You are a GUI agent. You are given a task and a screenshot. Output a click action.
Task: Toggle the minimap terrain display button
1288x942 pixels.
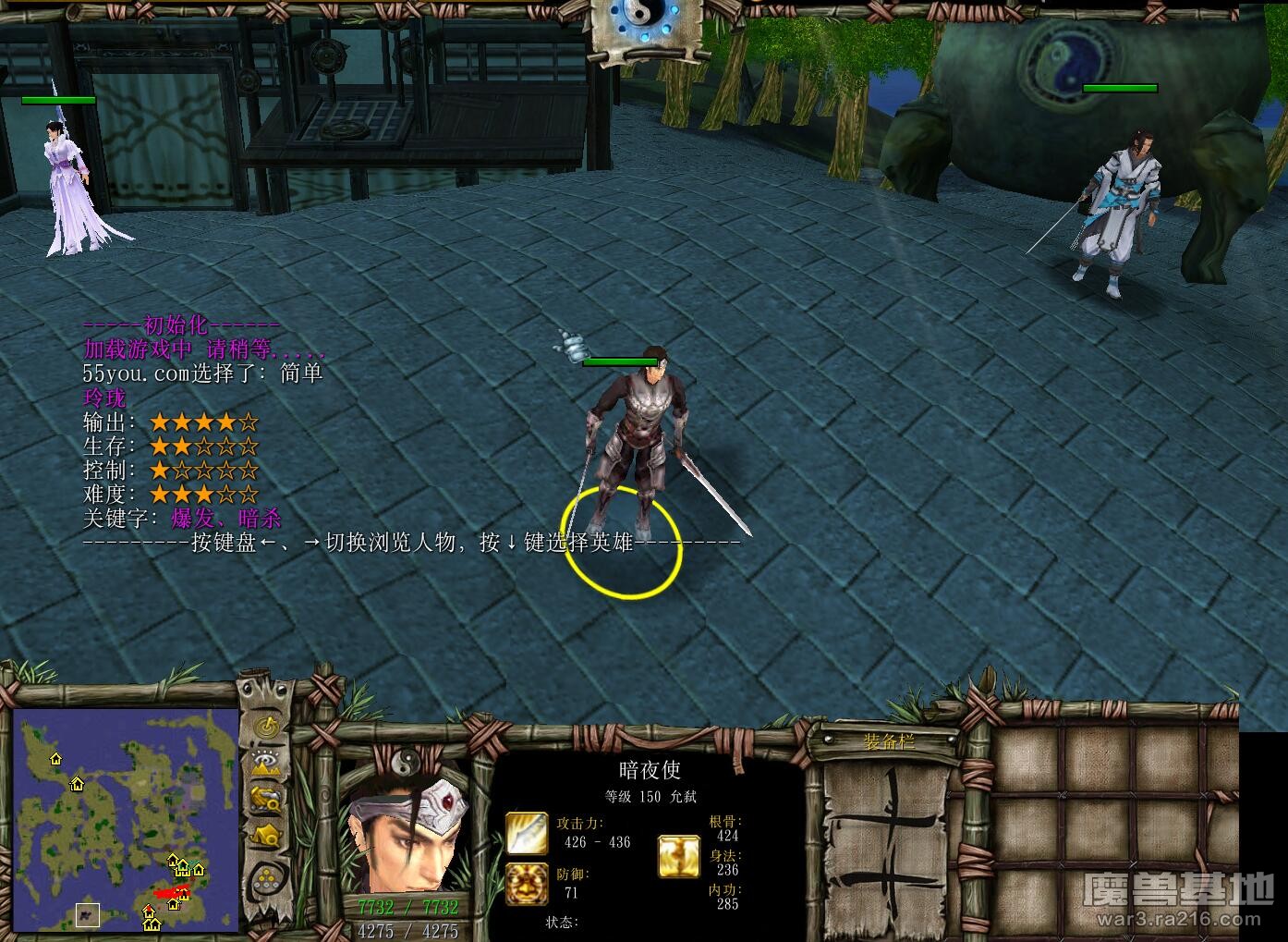pyautogui.click(x=267, y=763)
